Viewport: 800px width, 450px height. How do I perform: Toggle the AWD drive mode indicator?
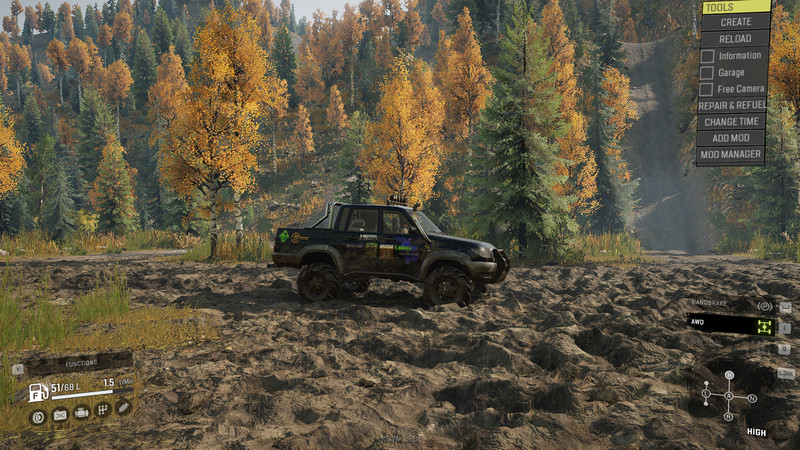click(731, 325)
